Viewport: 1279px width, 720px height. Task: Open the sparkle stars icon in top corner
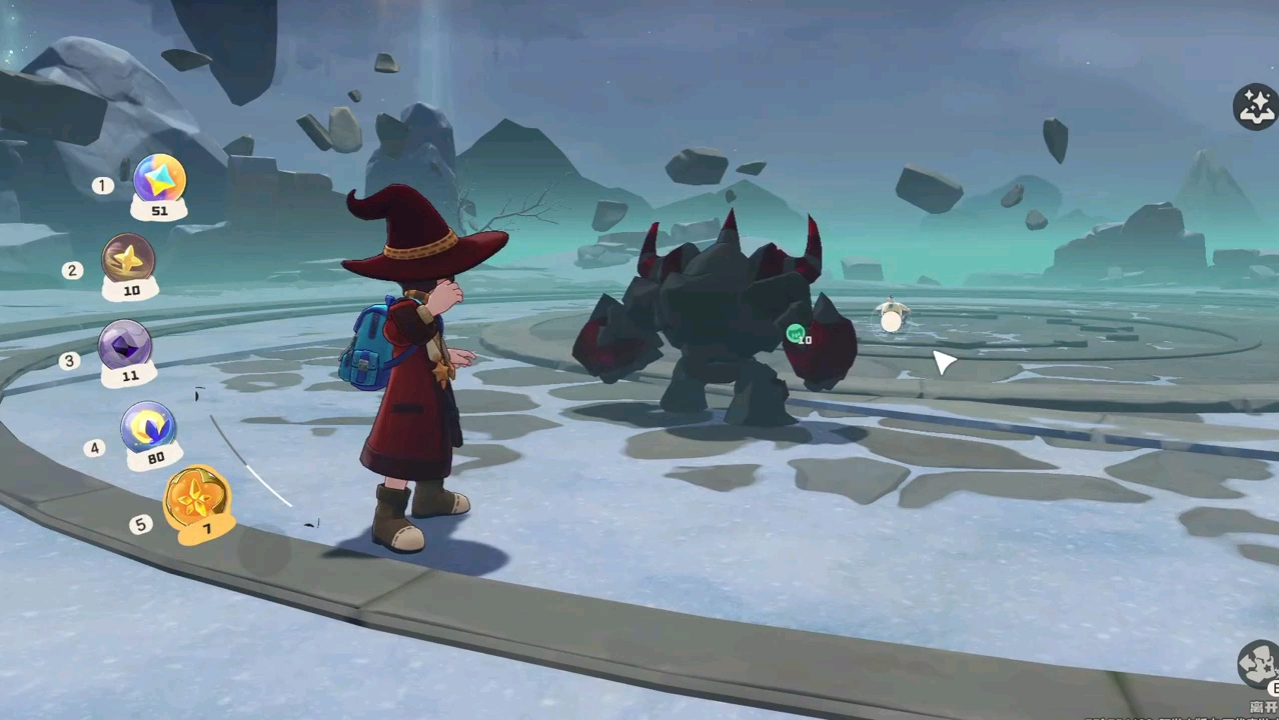click(1256, 106)
